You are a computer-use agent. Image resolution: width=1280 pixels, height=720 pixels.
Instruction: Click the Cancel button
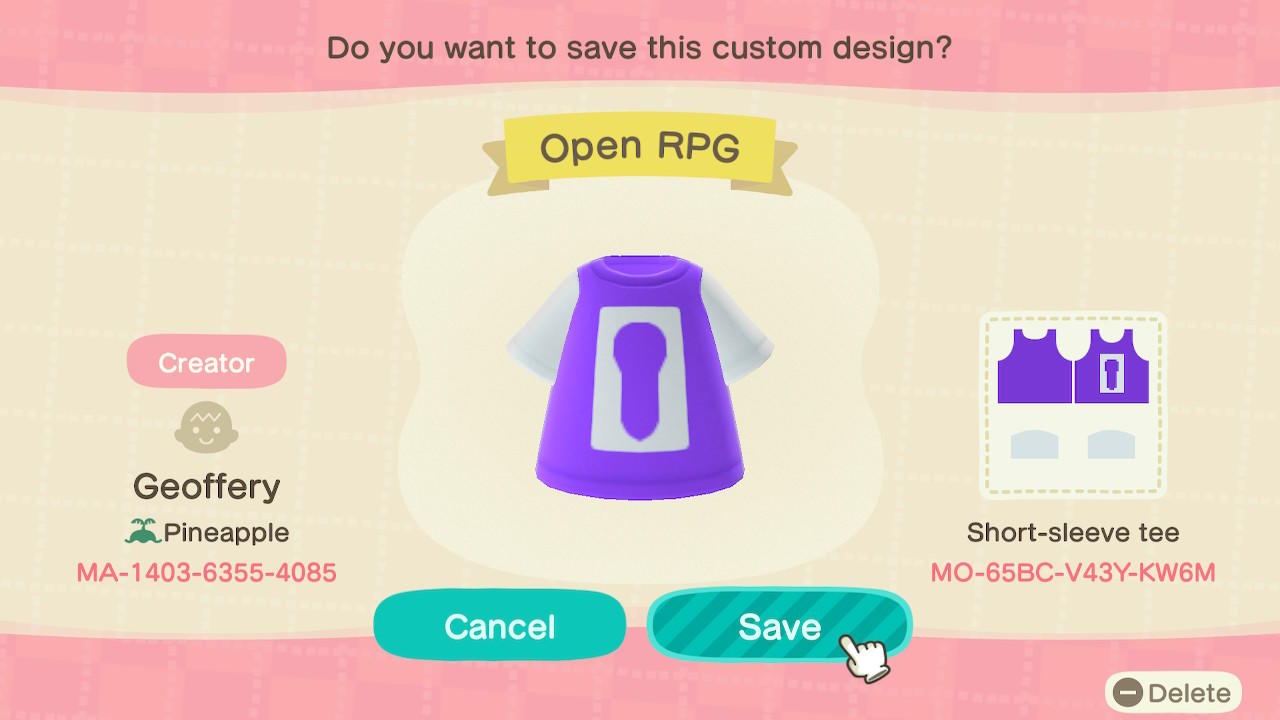(x=499, y=626)
